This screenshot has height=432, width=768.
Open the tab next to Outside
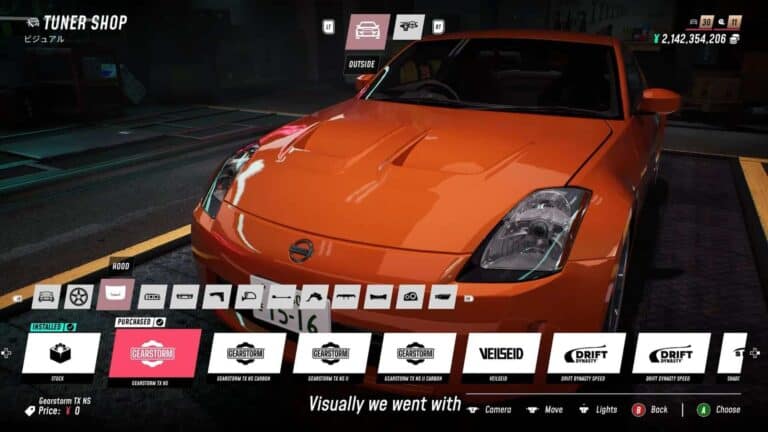[x=408, y=27]
